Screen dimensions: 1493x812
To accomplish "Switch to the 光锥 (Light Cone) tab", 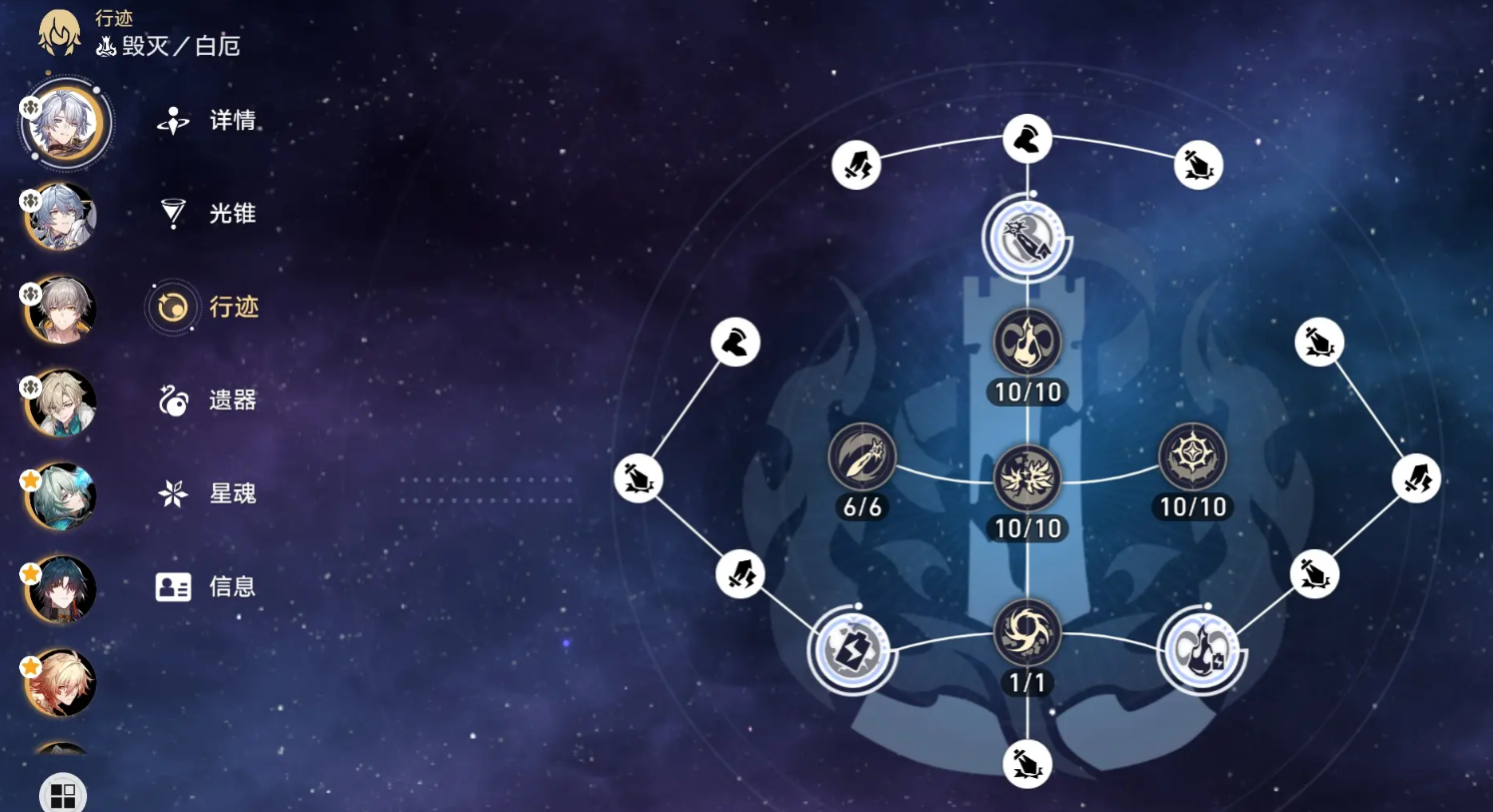I will [x=212, y=214].
